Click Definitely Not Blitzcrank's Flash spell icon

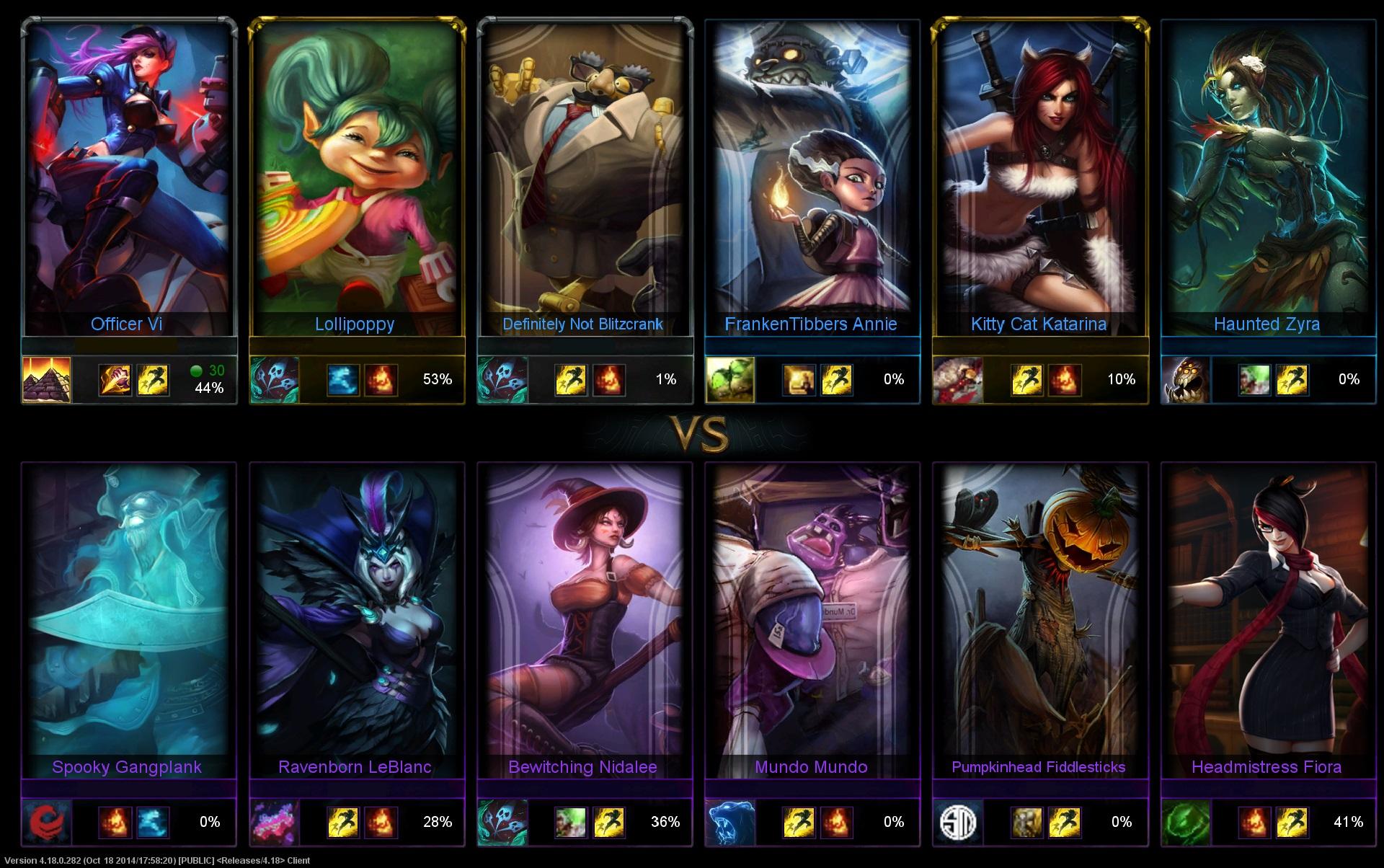(572, 380)
